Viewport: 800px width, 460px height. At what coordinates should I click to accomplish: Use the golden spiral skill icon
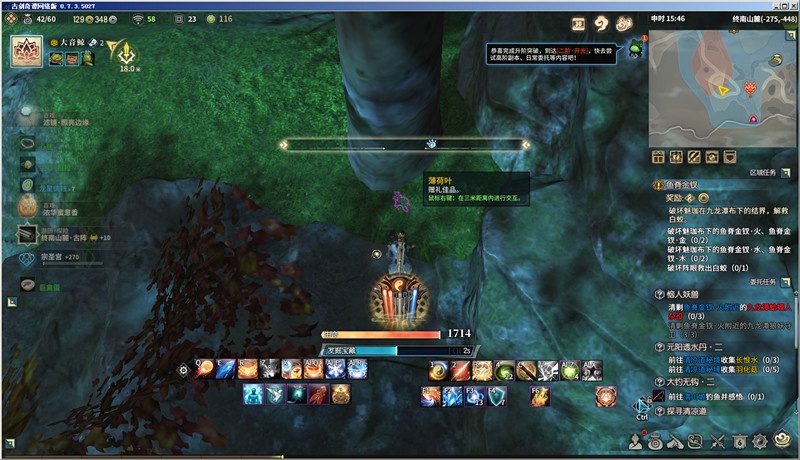coord(438,371)
